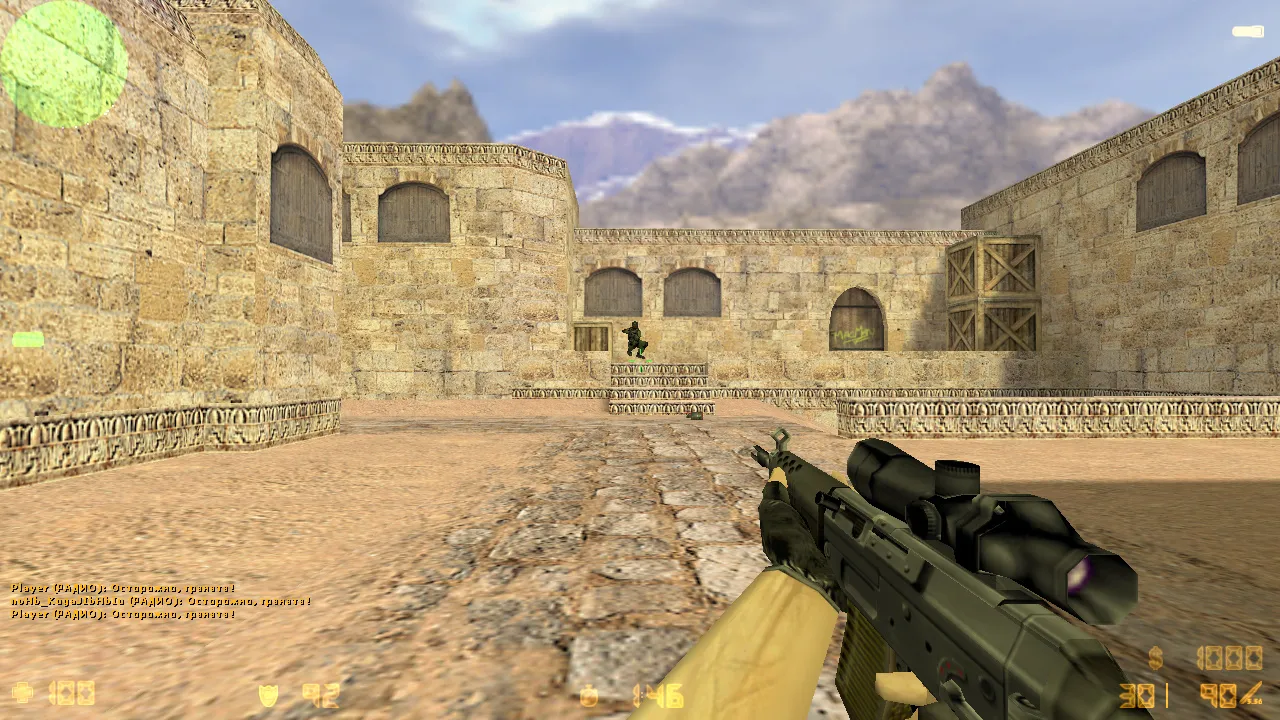The width and height of the screenshot is (1280, 720).
Task: Select the health value 100
Action: (70, 693)
